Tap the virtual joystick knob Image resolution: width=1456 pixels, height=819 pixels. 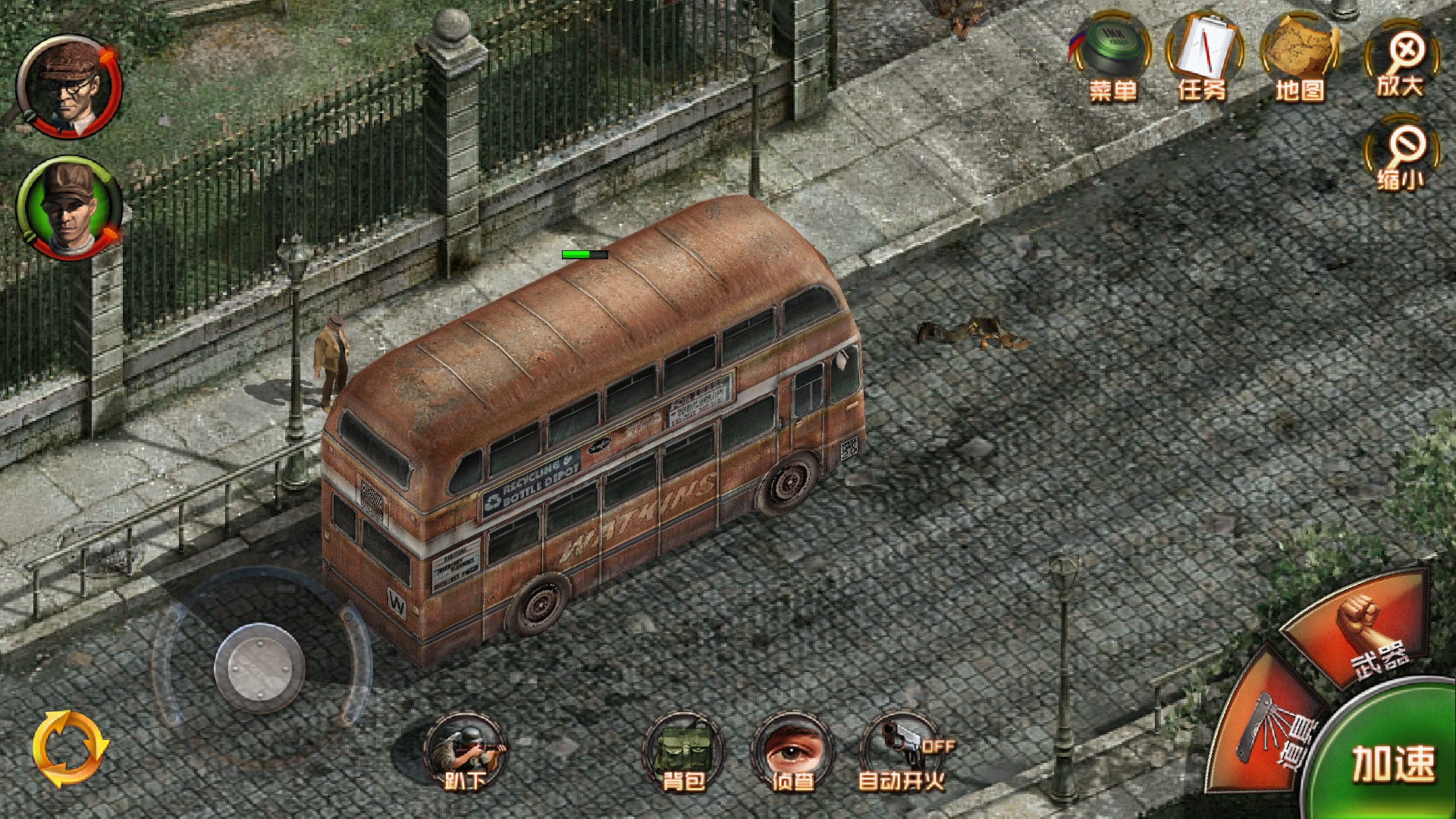(259, 669)
